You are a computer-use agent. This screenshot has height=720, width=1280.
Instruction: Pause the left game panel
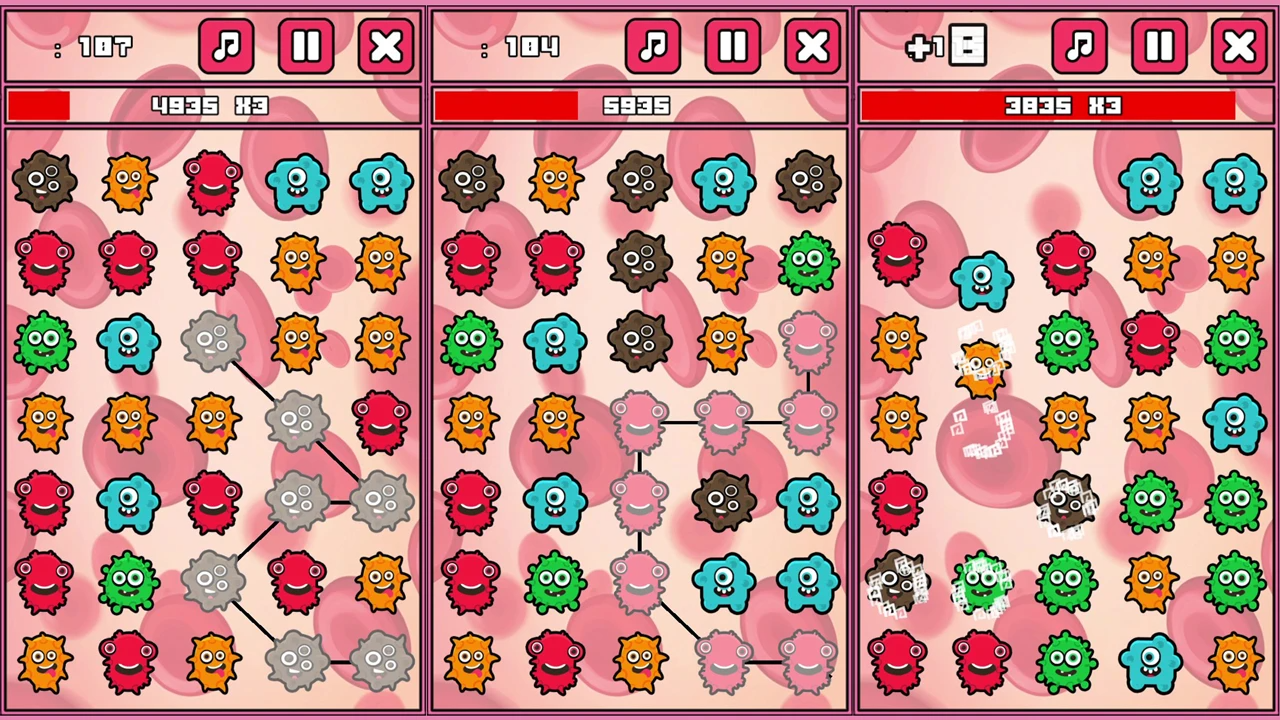tap(306, 46)
